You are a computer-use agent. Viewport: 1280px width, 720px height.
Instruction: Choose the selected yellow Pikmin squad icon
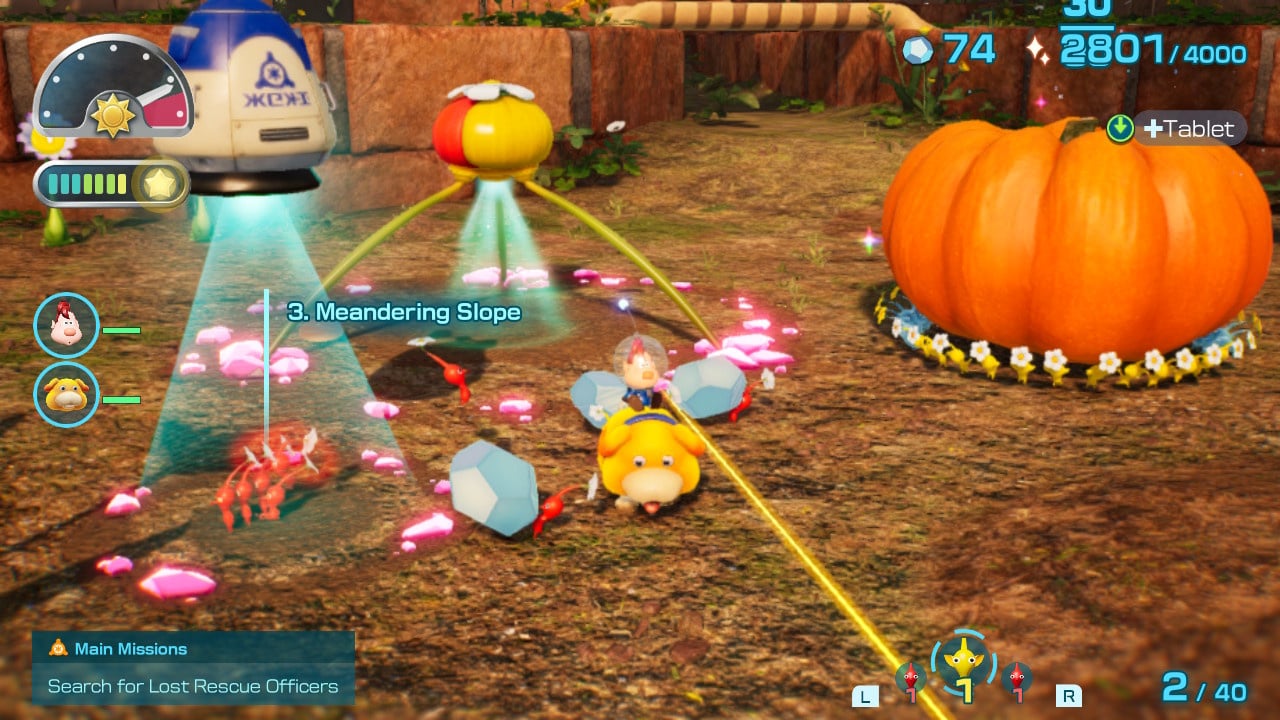pyautogui.click(x=963, y=663)
